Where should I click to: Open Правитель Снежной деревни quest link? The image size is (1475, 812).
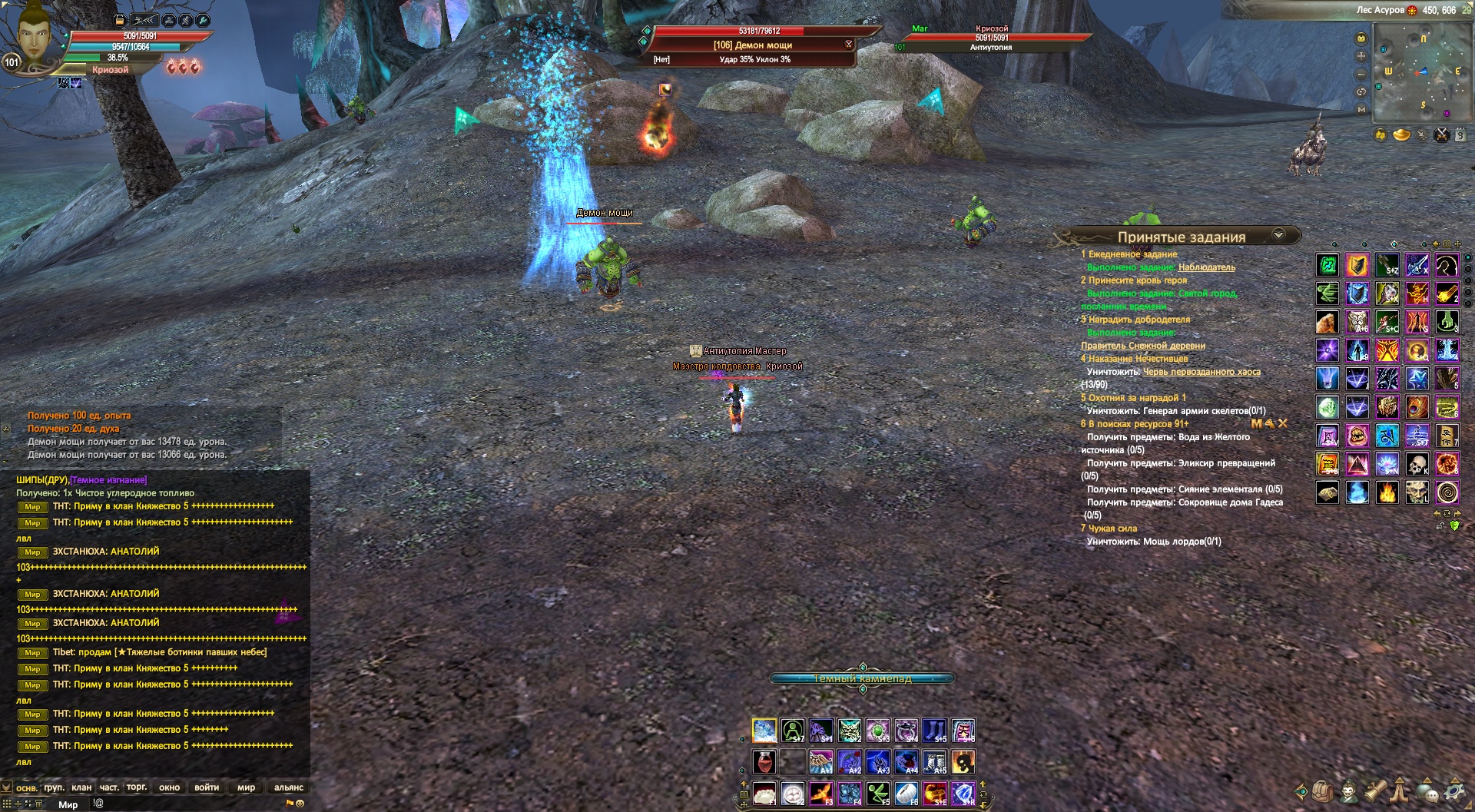[1142, 346]
